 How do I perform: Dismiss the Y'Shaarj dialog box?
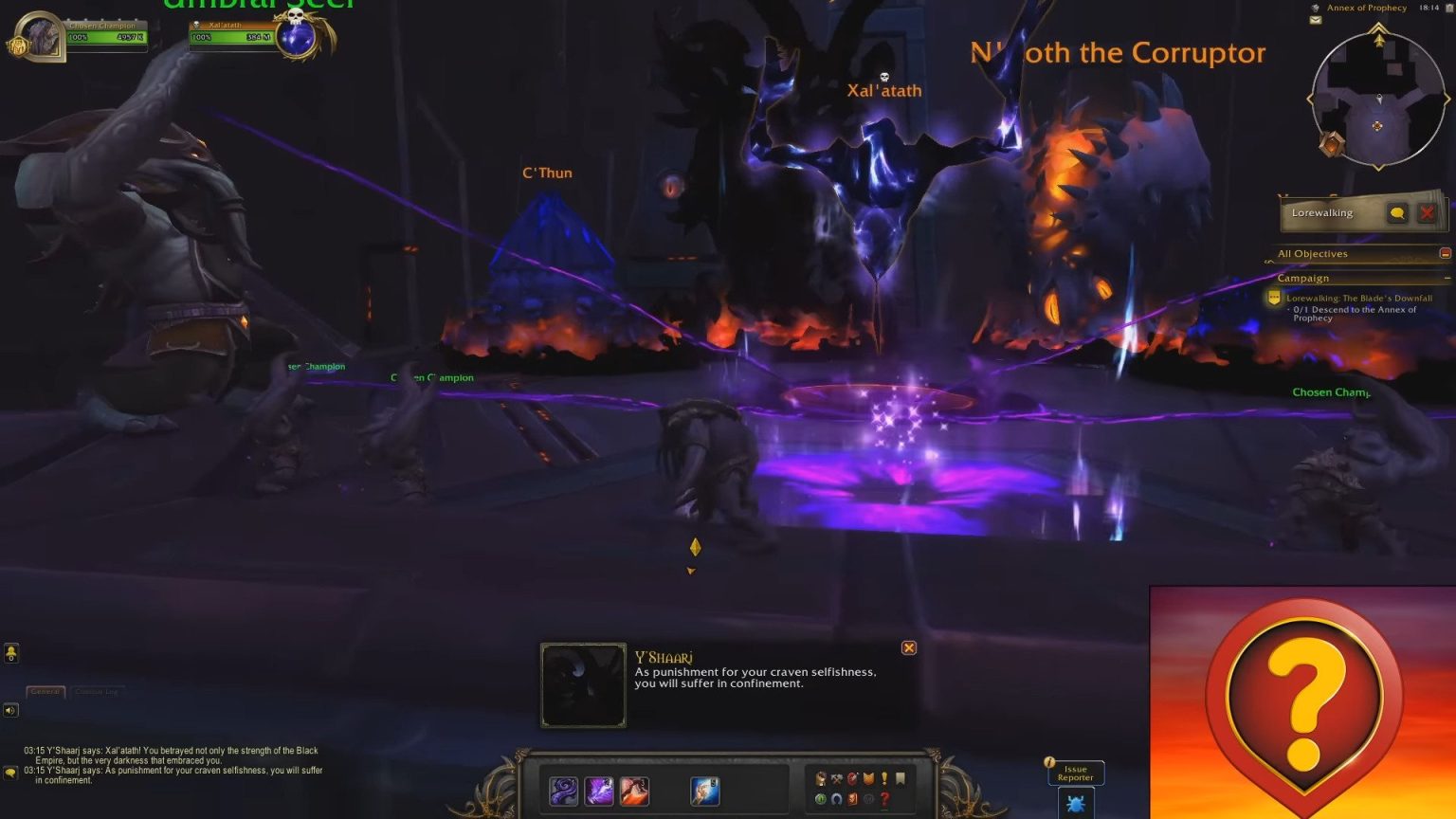pyautogui.click(x=908, y=647)
